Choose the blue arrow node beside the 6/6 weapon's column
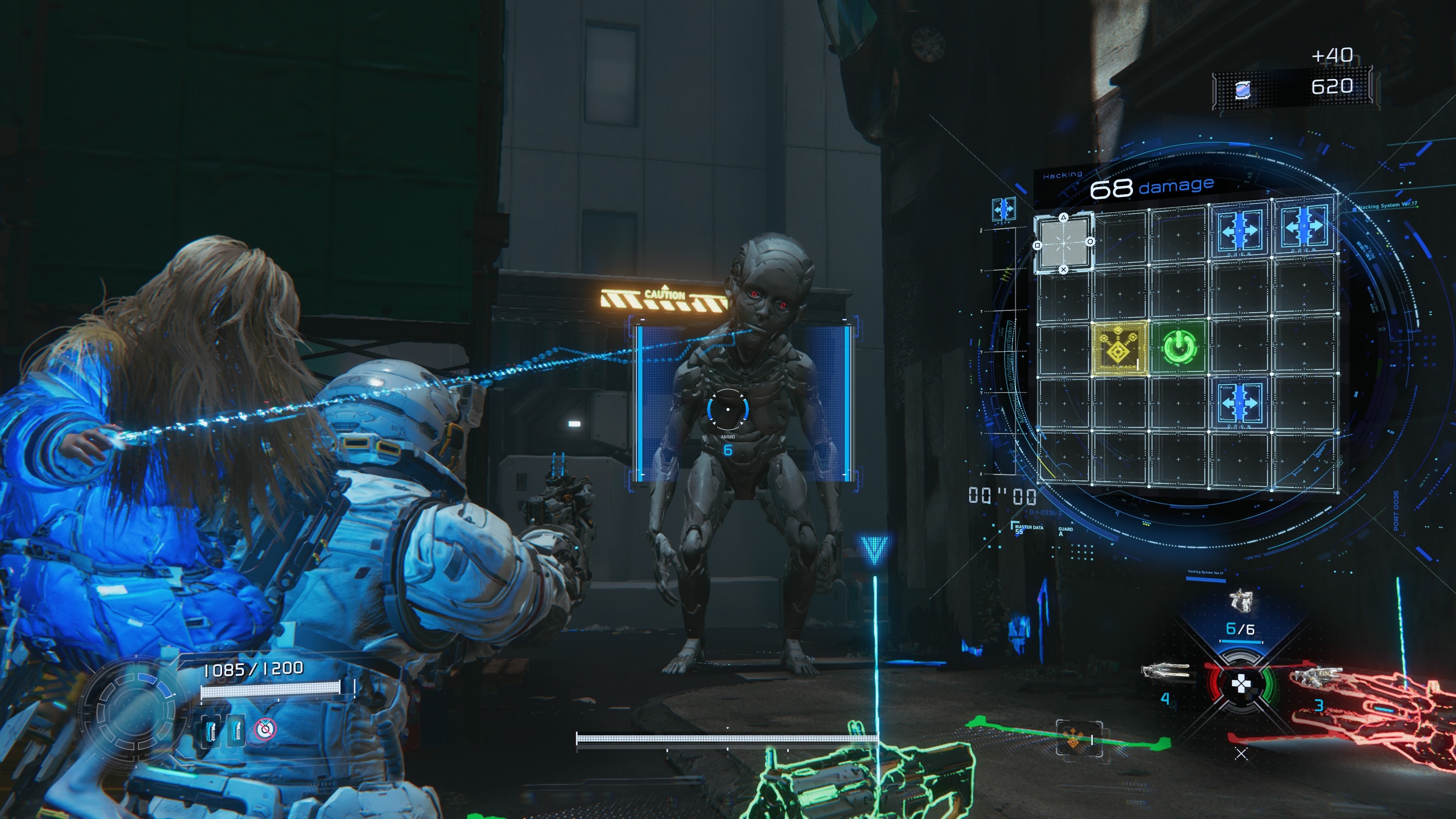The image size is (1456, 819). pos(1239,403)
